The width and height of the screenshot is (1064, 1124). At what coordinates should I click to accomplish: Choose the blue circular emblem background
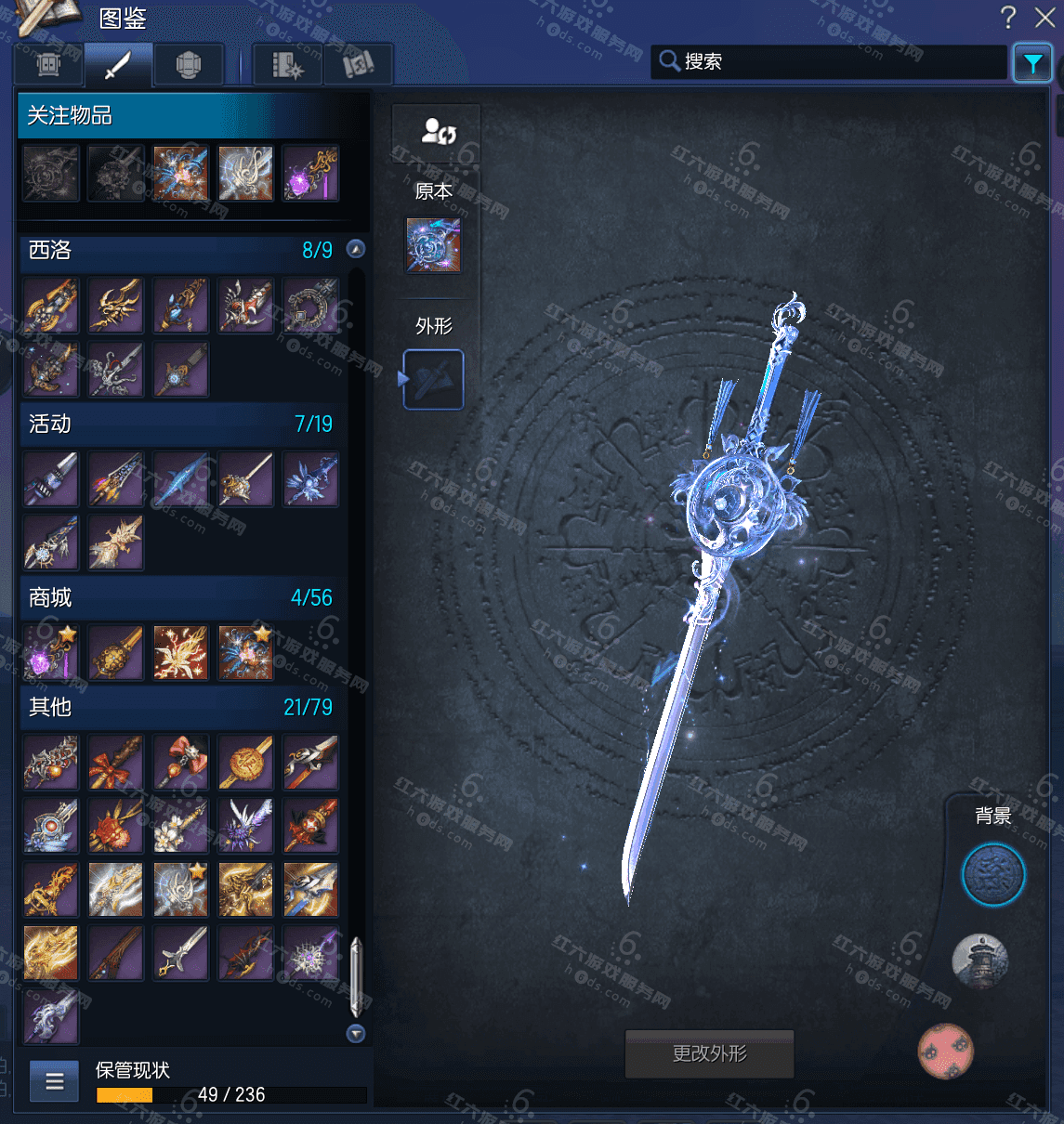tap(992, 875)
